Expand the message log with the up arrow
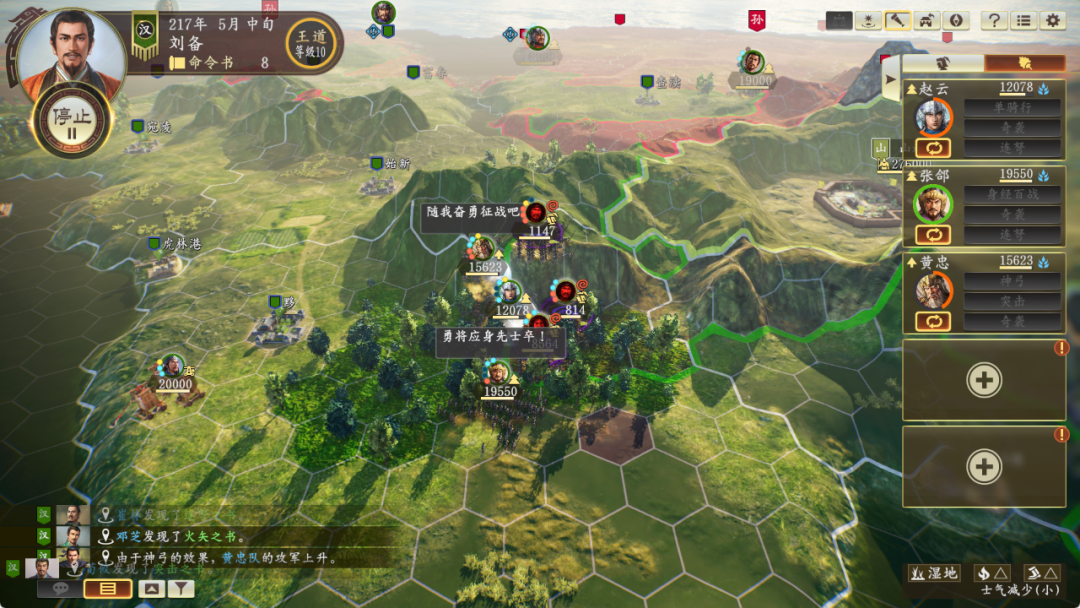Screen dimensions: 1080x608 click(151, 589)
